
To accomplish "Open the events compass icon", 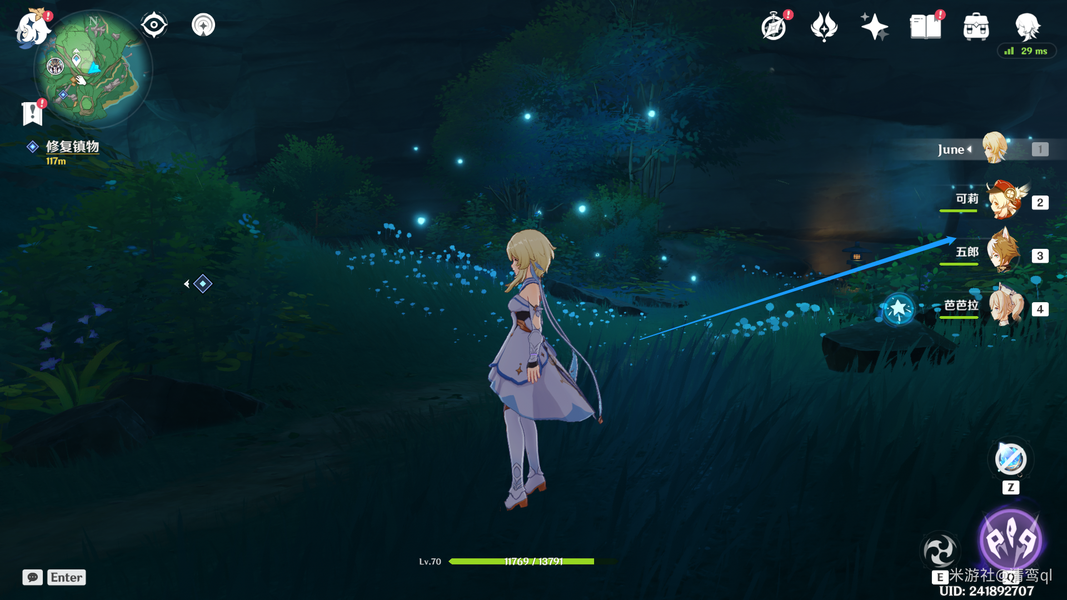I will [773, 27].
